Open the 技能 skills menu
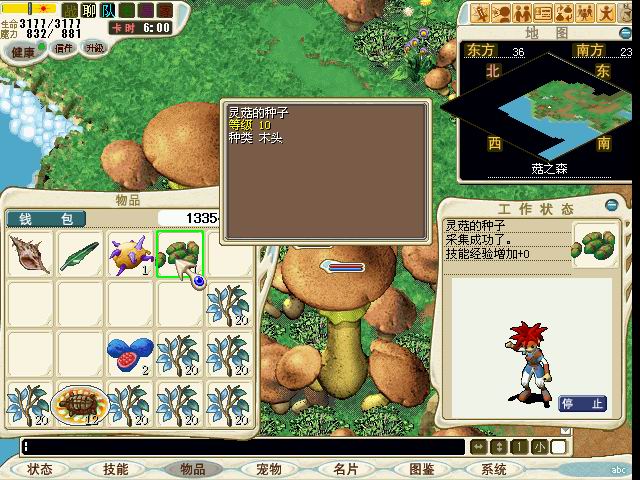The height and width of the screenshot is (480, 640). pyautogui.click(x=115, y=469)
